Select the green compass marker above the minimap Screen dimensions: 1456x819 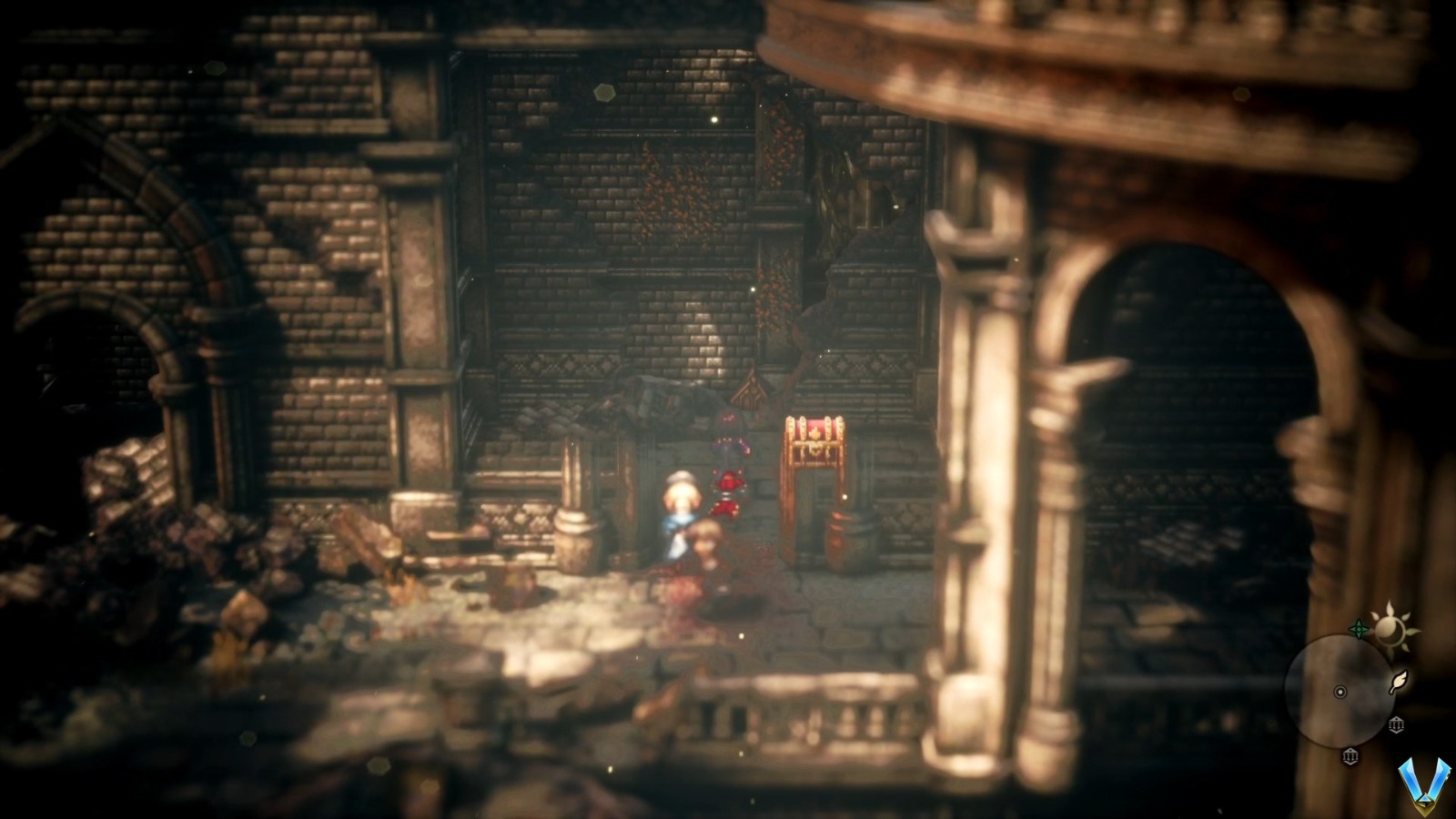(x=1360, y=628)
